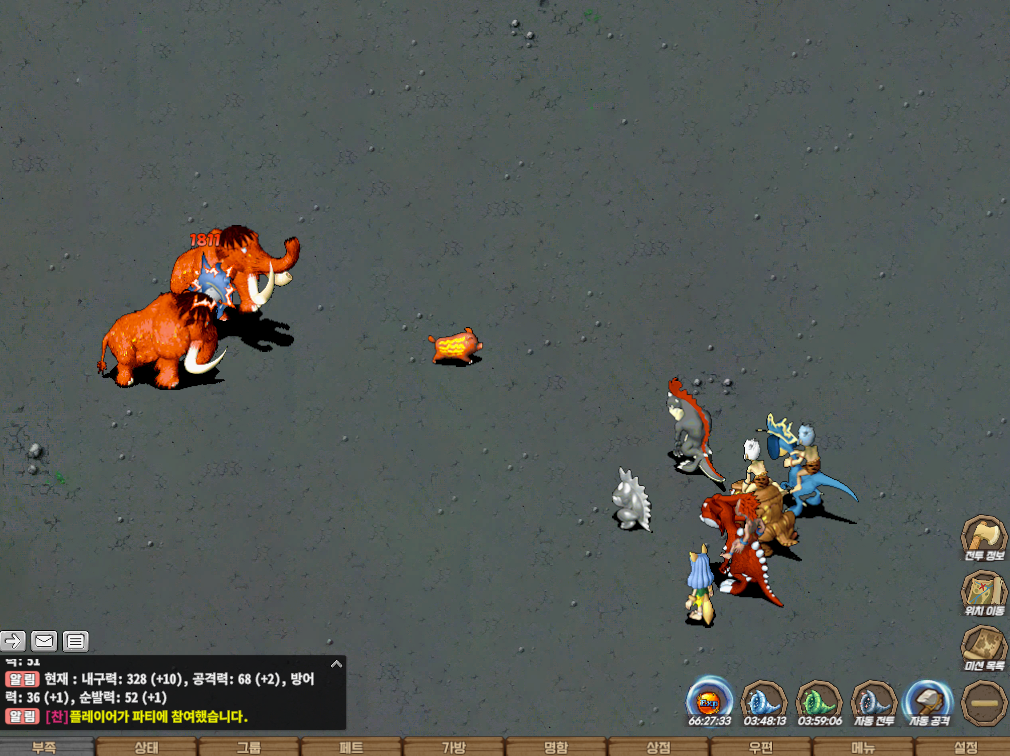The image size is (1010, 756).
Task: Open the 명함 (name card) menu
Action: 556,747
